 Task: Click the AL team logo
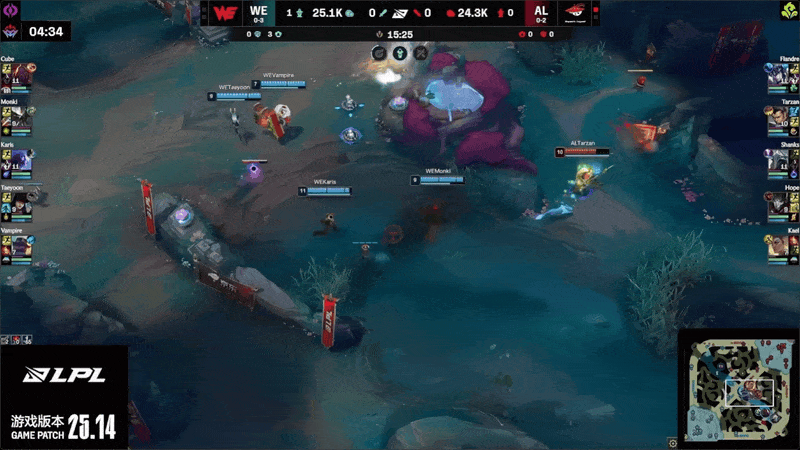pos(574,13)
